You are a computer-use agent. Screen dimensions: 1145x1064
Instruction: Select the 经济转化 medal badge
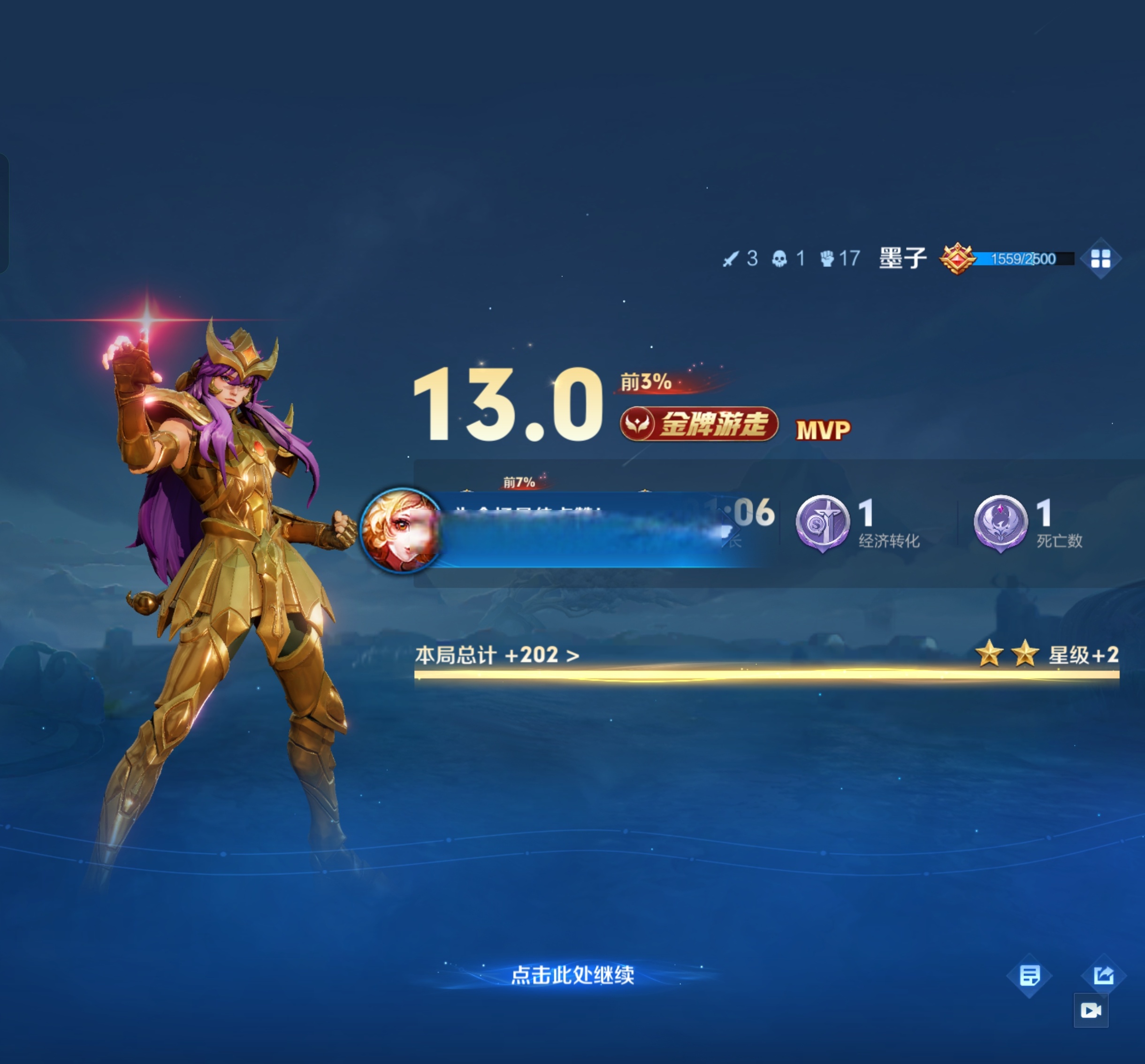tap(823, 523)
